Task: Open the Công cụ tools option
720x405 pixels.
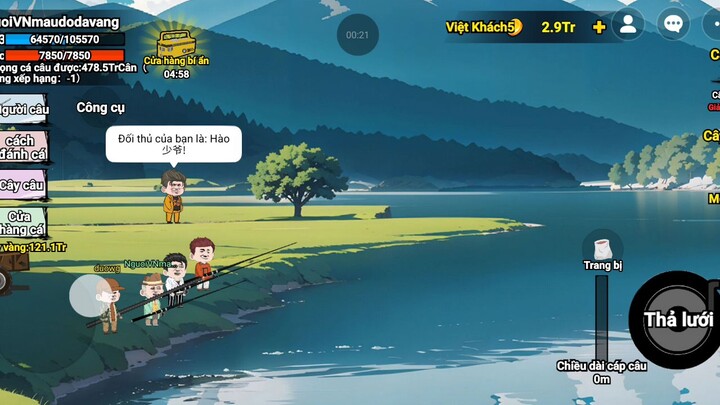Action: pos(100,107)
